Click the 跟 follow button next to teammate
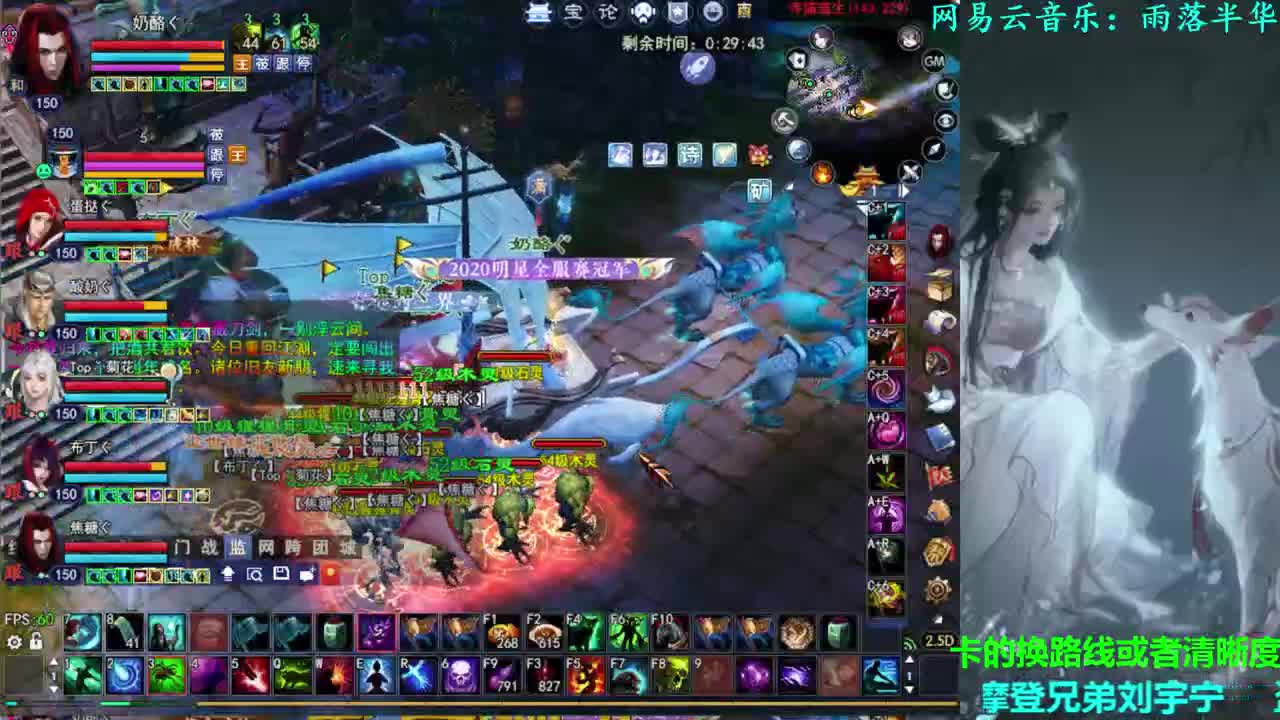This screenshot has width=1280, height=720. click(281, 62)
